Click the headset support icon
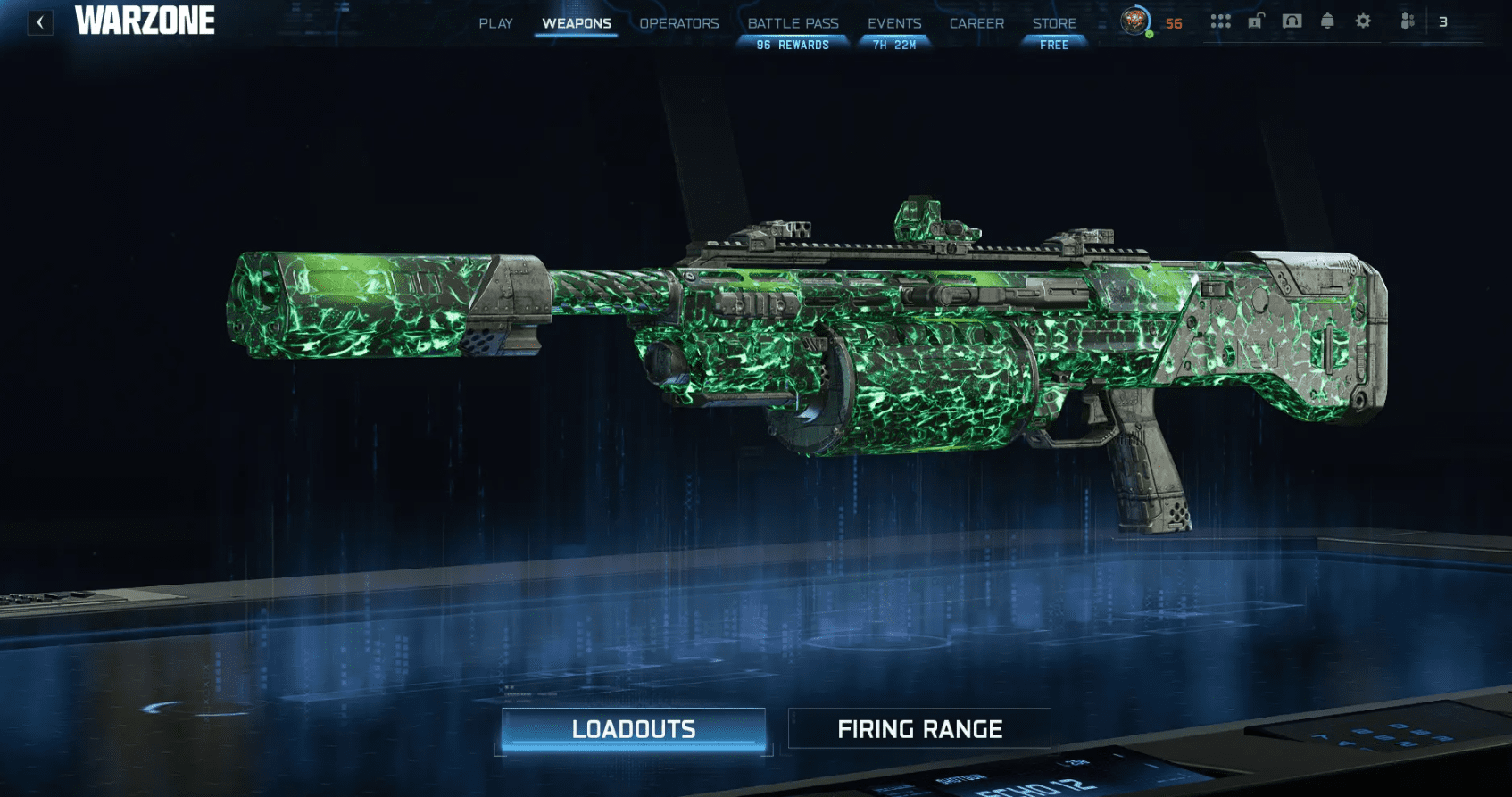Image resolution: width=1512 pixels, height=797 pixels. [x=1292, y=21]
